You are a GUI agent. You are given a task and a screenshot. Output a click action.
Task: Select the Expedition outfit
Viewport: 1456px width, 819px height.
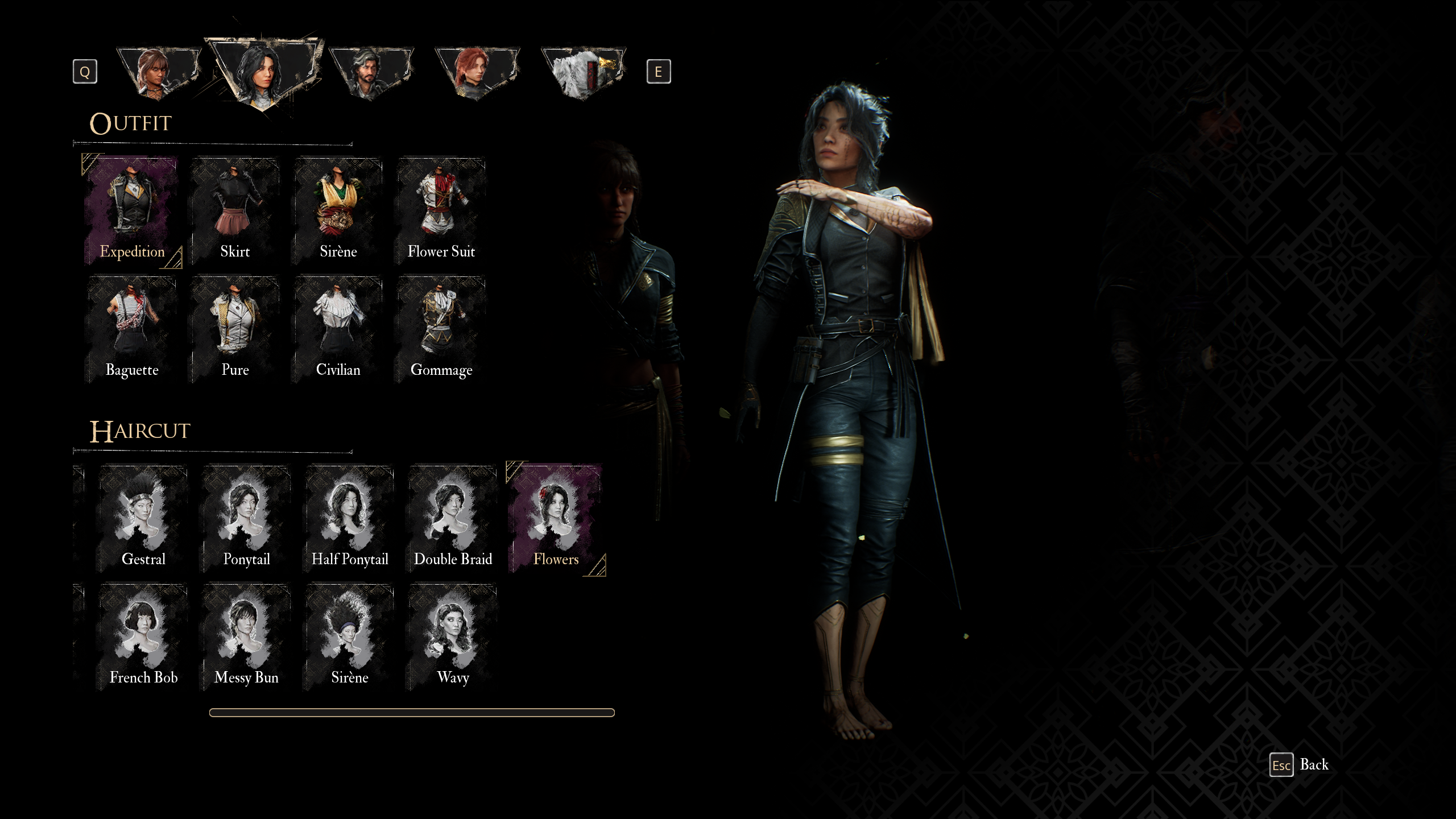tap(132, 210)
